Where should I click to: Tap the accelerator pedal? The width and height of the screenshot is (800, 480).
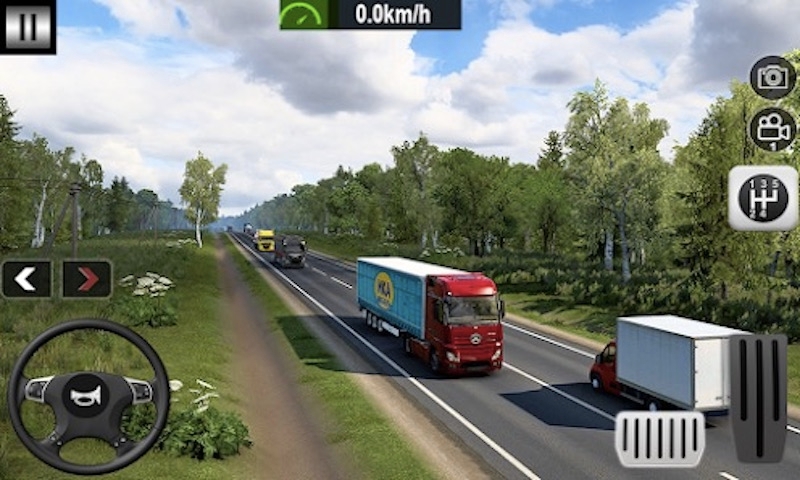coord(757,397)
